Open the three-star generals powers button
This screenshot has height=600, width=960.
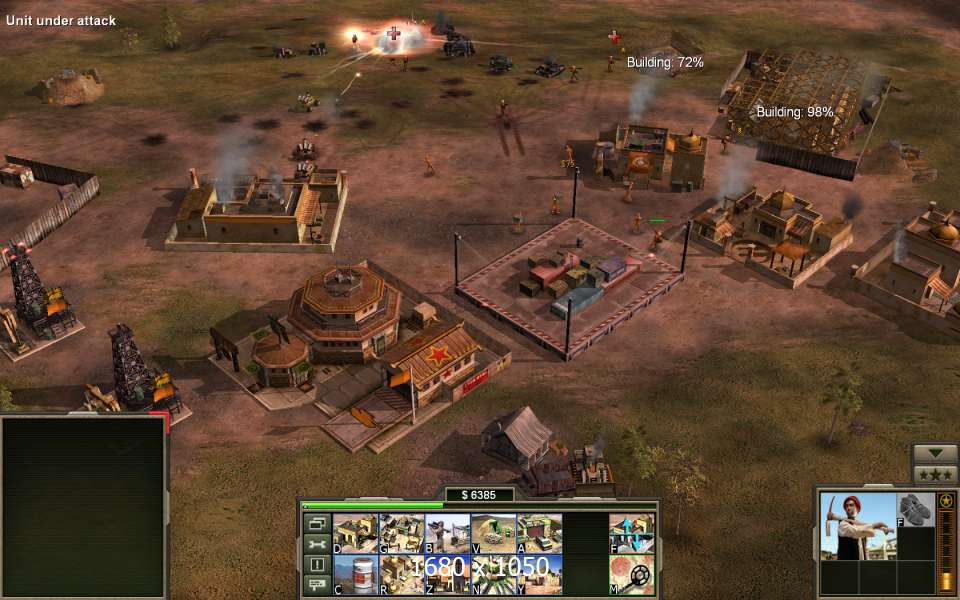tap(935, 475)
